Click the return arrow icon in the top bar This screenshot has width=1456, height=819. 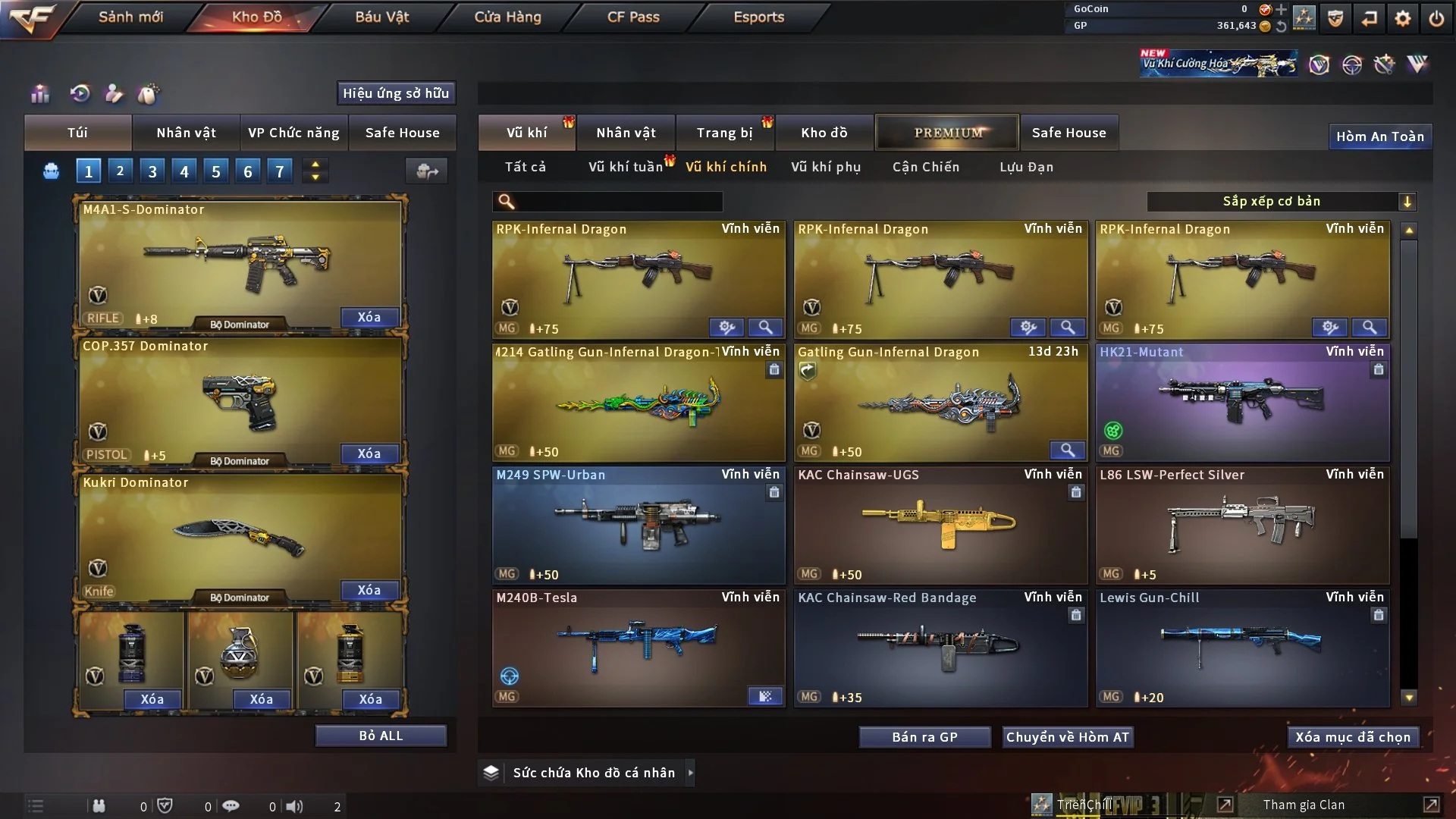[1368, 18]
